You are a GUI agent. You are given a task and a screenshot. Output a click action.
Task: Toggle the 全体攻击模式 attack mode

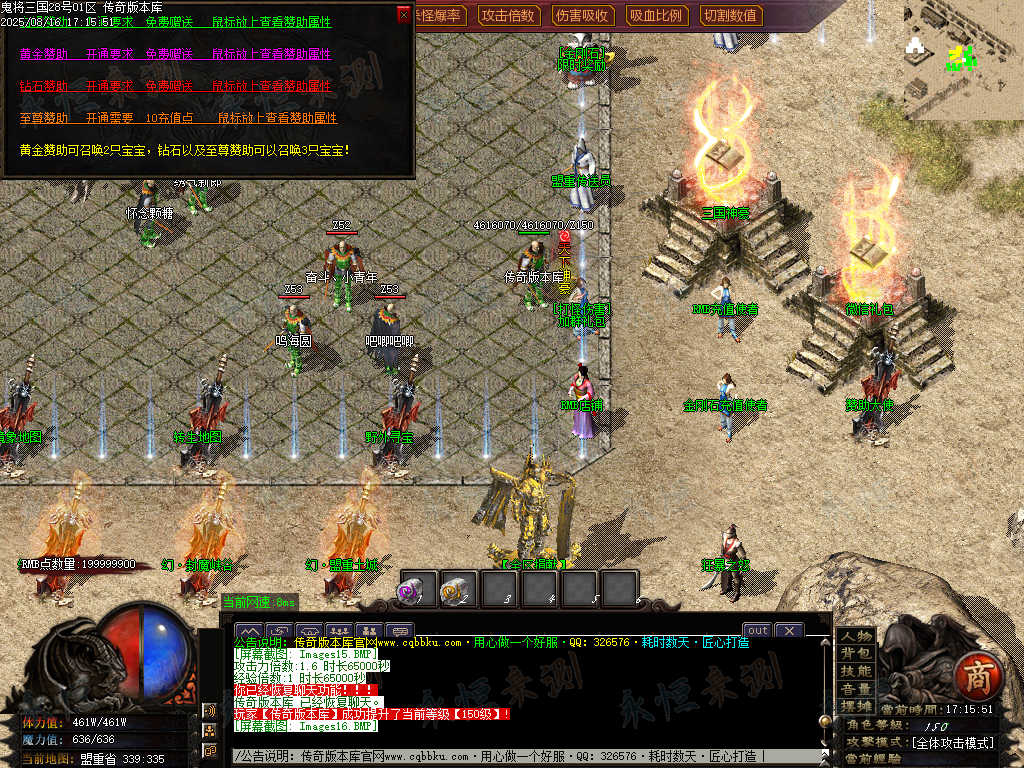coord(952,743)
